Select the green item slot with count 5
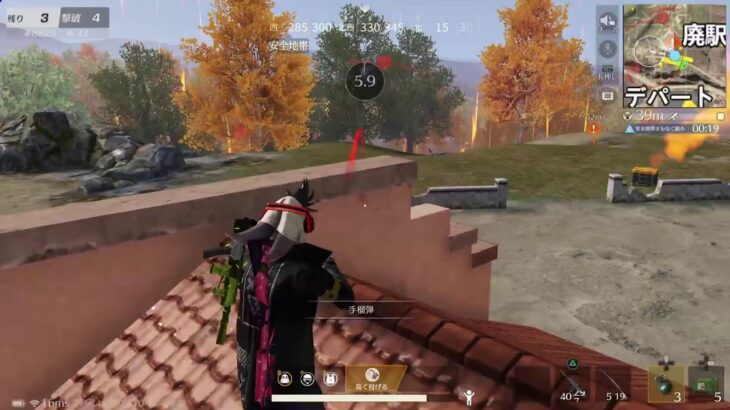This screenshot has width=730, height=410. pyautogui.click(x=706, y=384)
